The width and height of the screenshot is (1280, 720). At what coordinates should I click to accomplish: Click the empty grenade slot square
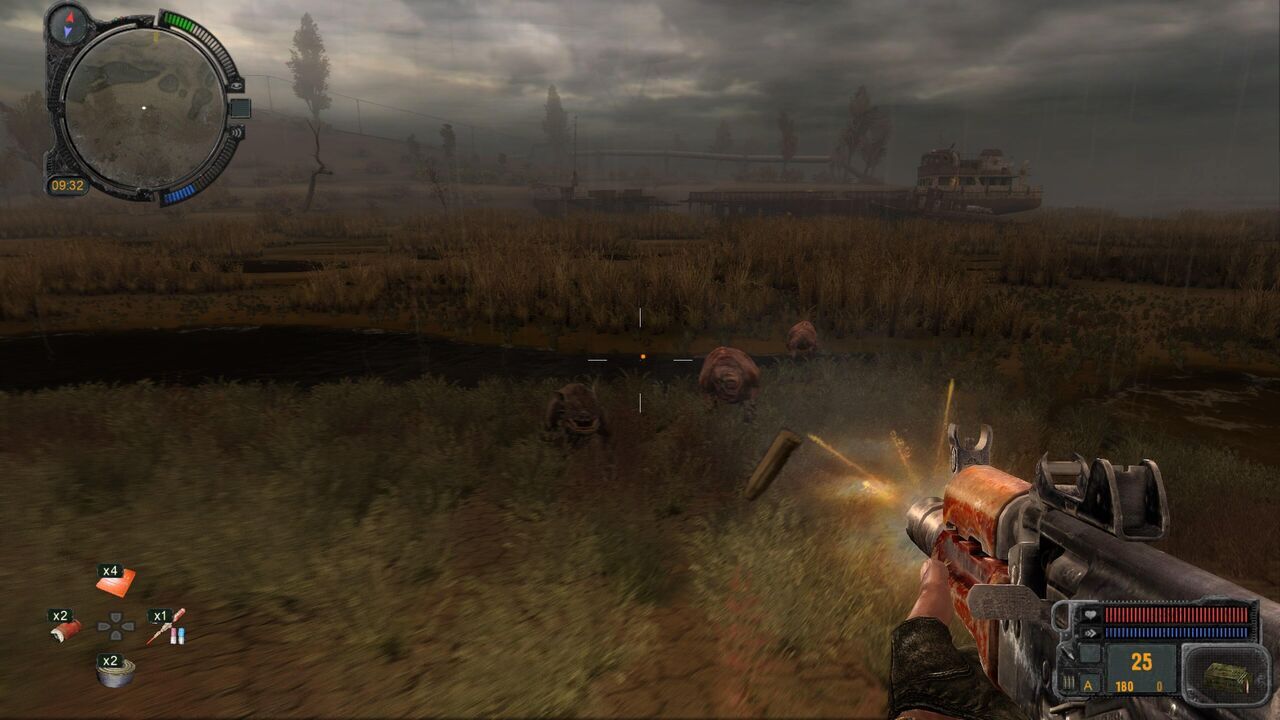[x=1090, y=653]
